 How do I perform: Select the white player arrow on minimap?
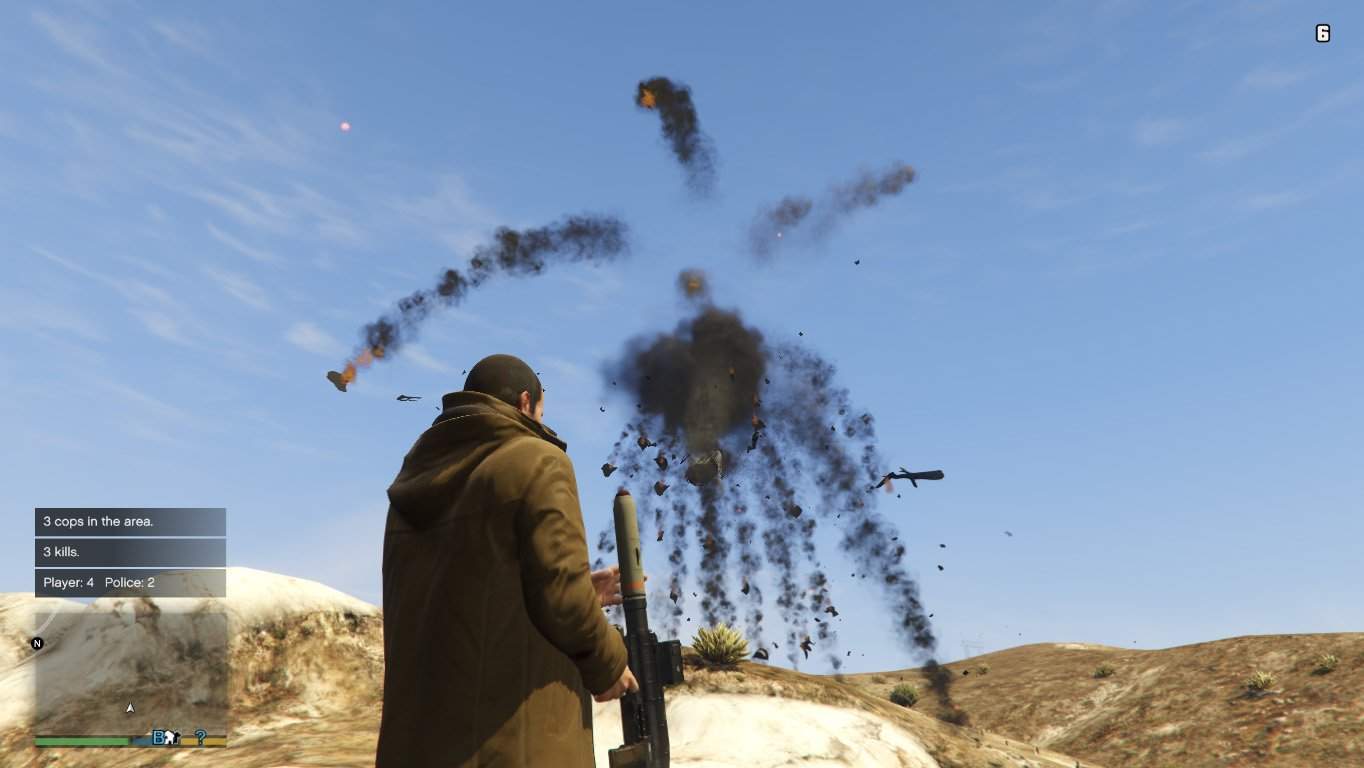[130, 708]
